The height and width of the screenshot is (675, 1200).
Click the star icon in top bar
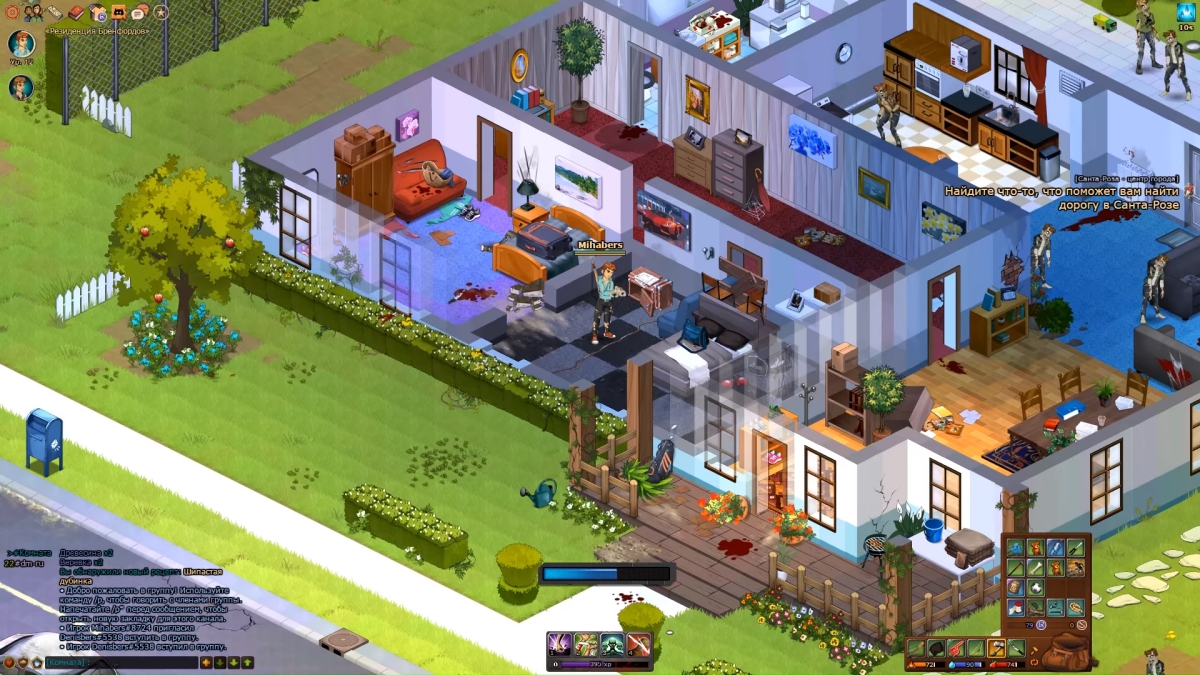161,12
